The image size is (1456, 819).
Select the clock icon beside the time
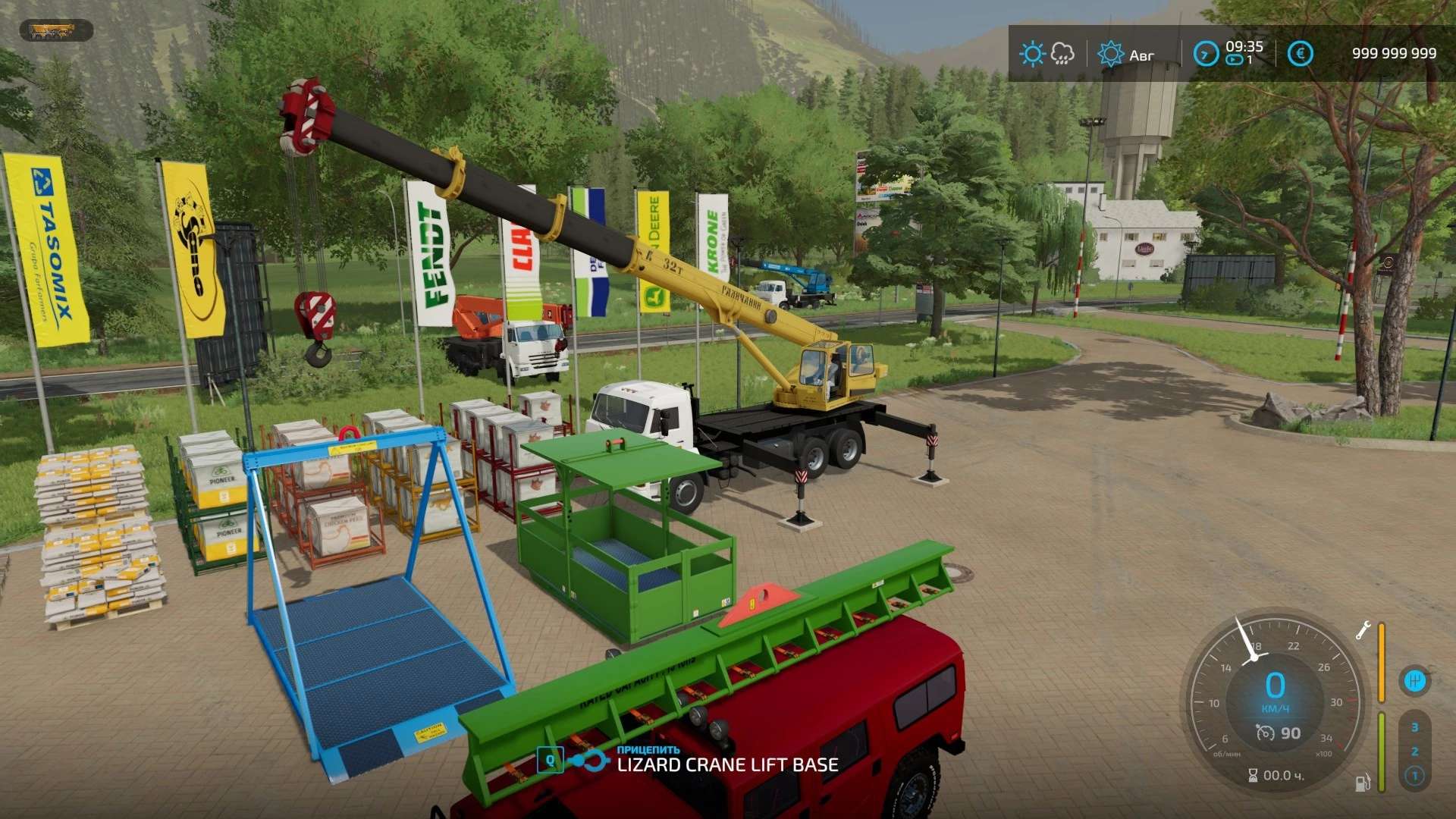coord(1205,54)
